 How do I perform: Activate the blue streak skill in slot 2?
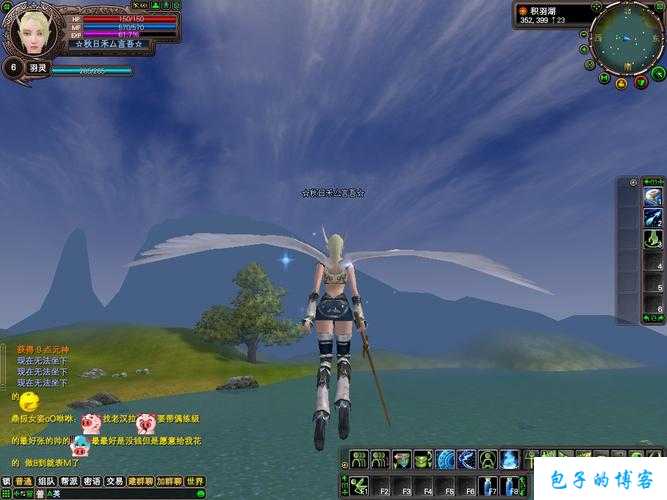tap(653, 218)
